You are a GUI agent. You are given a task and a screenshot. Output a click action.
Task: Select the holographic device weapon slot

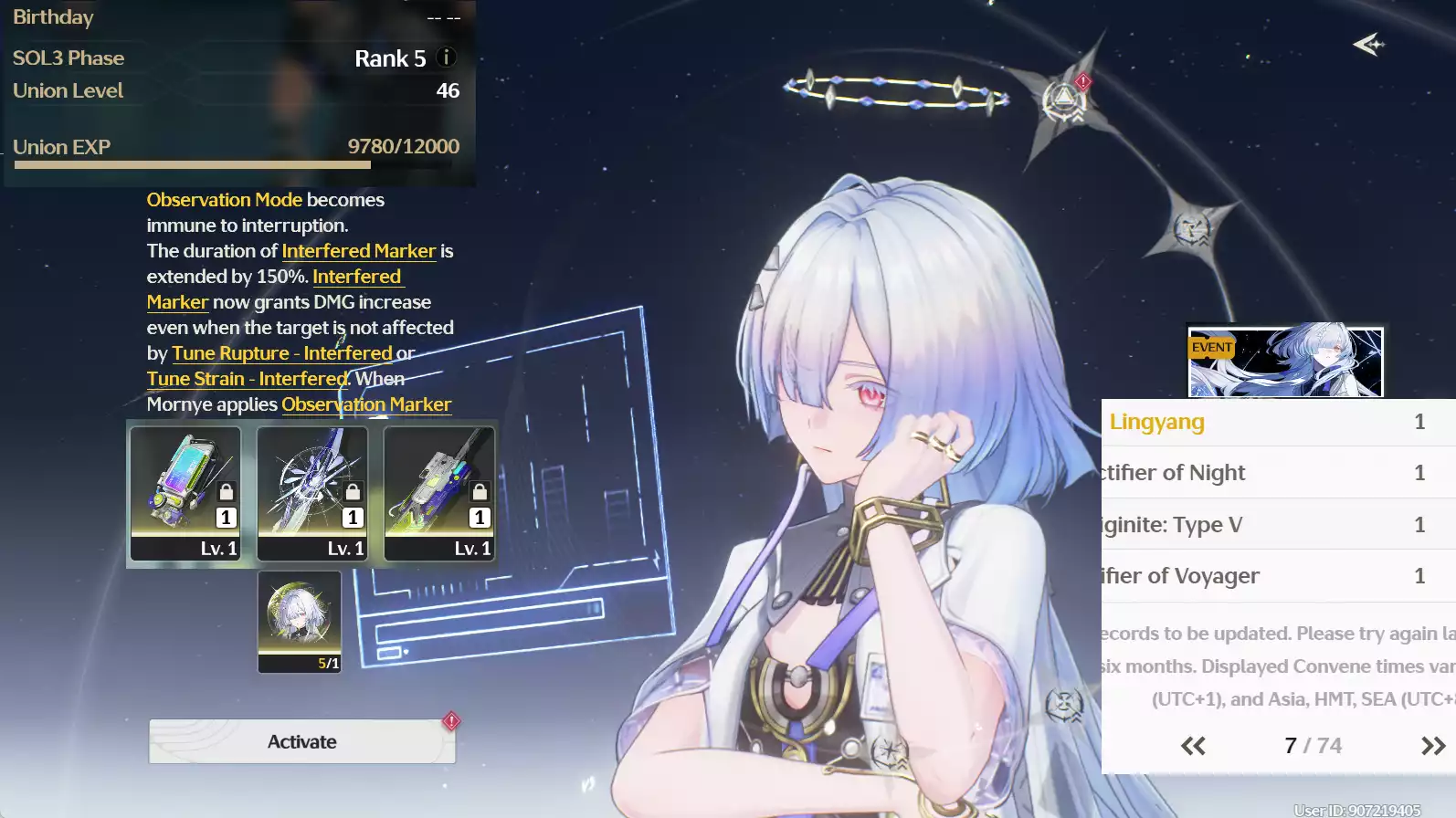[x=185, y=493]
